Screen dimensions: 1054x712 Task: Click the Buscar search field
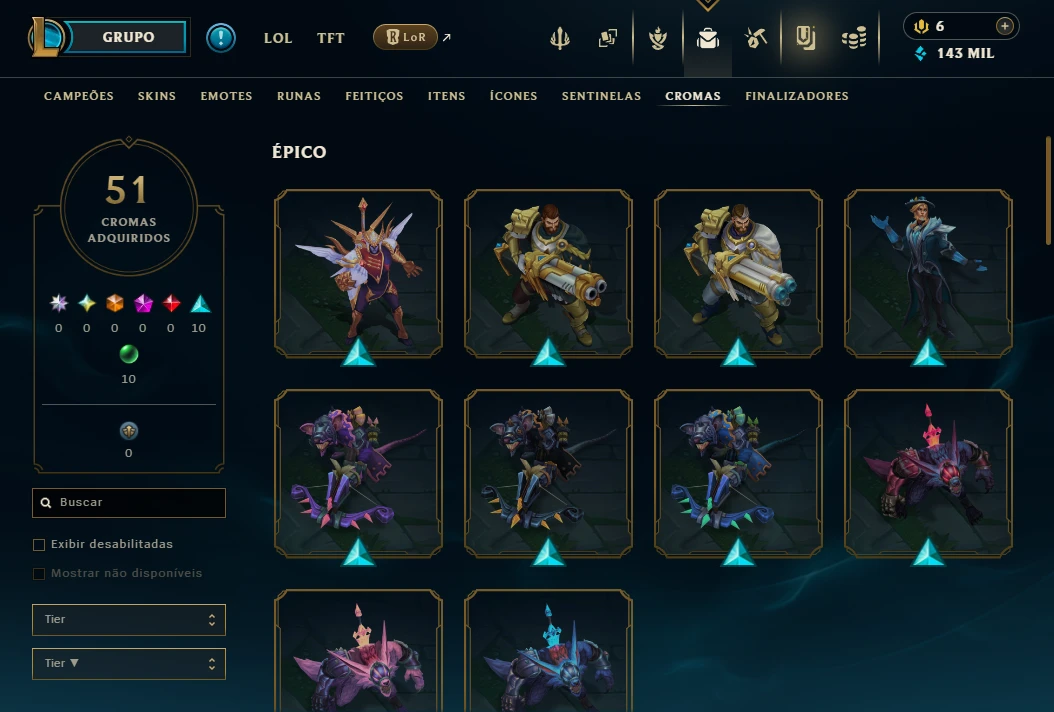pyautogui.click(x=129, y=502)
